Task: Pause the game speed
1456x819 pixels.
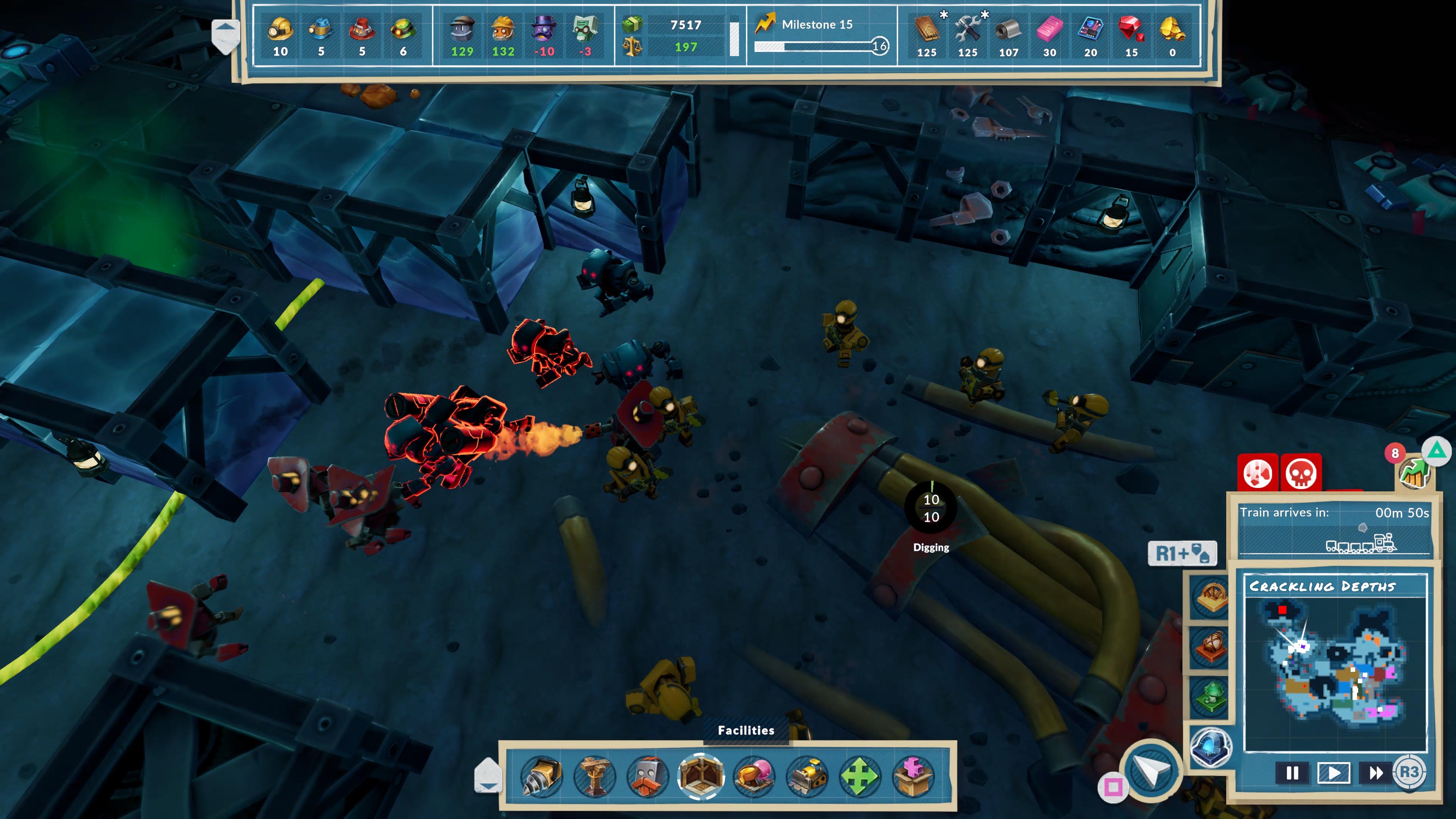Action: (1292, 773)
